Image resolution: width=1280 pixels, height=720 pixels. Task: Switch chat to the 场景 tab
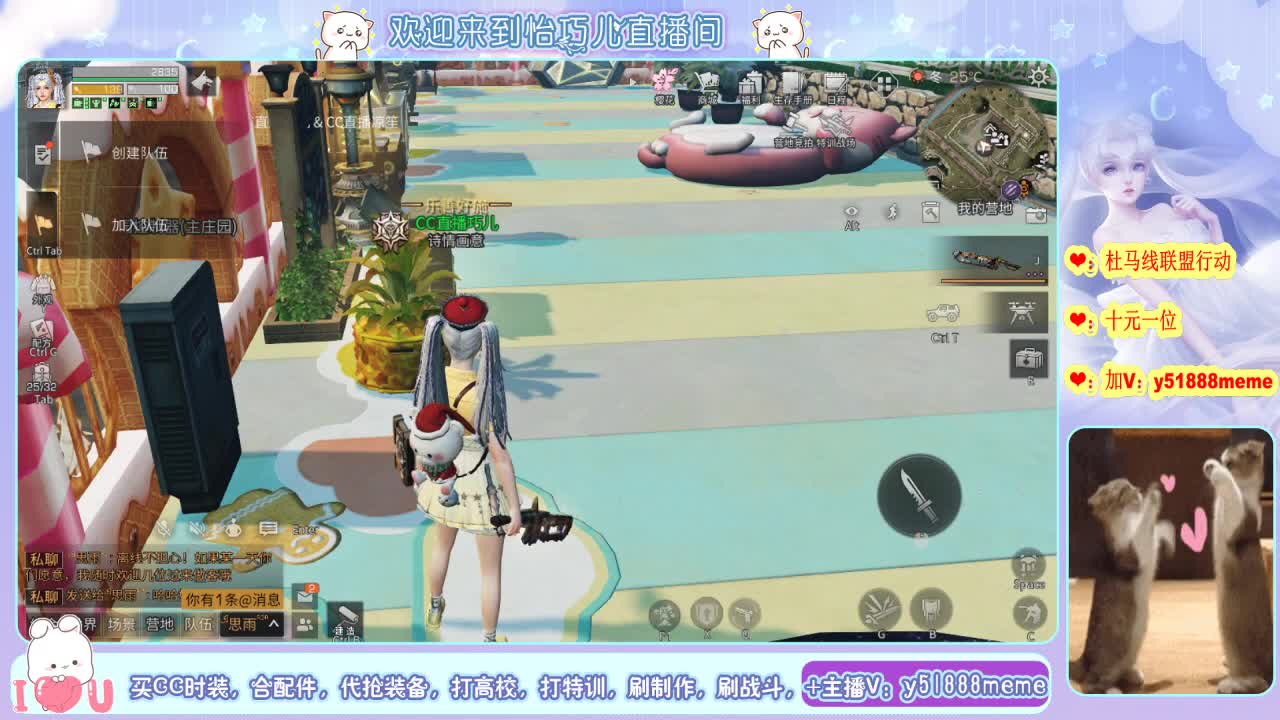[x=122, y=623]
